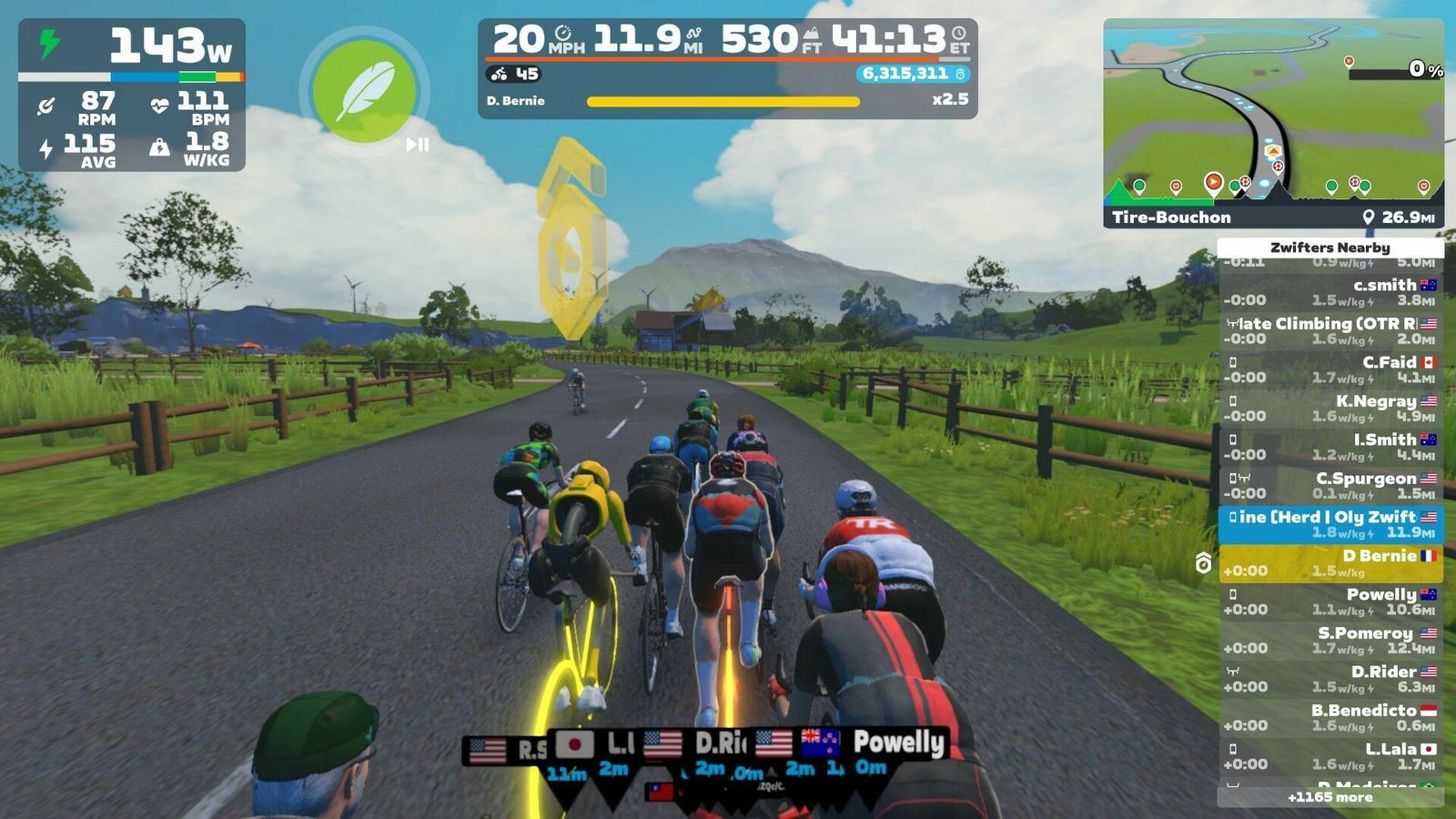Click the D. Bernie pace partner progress bar
Screen dimensions: 1456x819
723,101
